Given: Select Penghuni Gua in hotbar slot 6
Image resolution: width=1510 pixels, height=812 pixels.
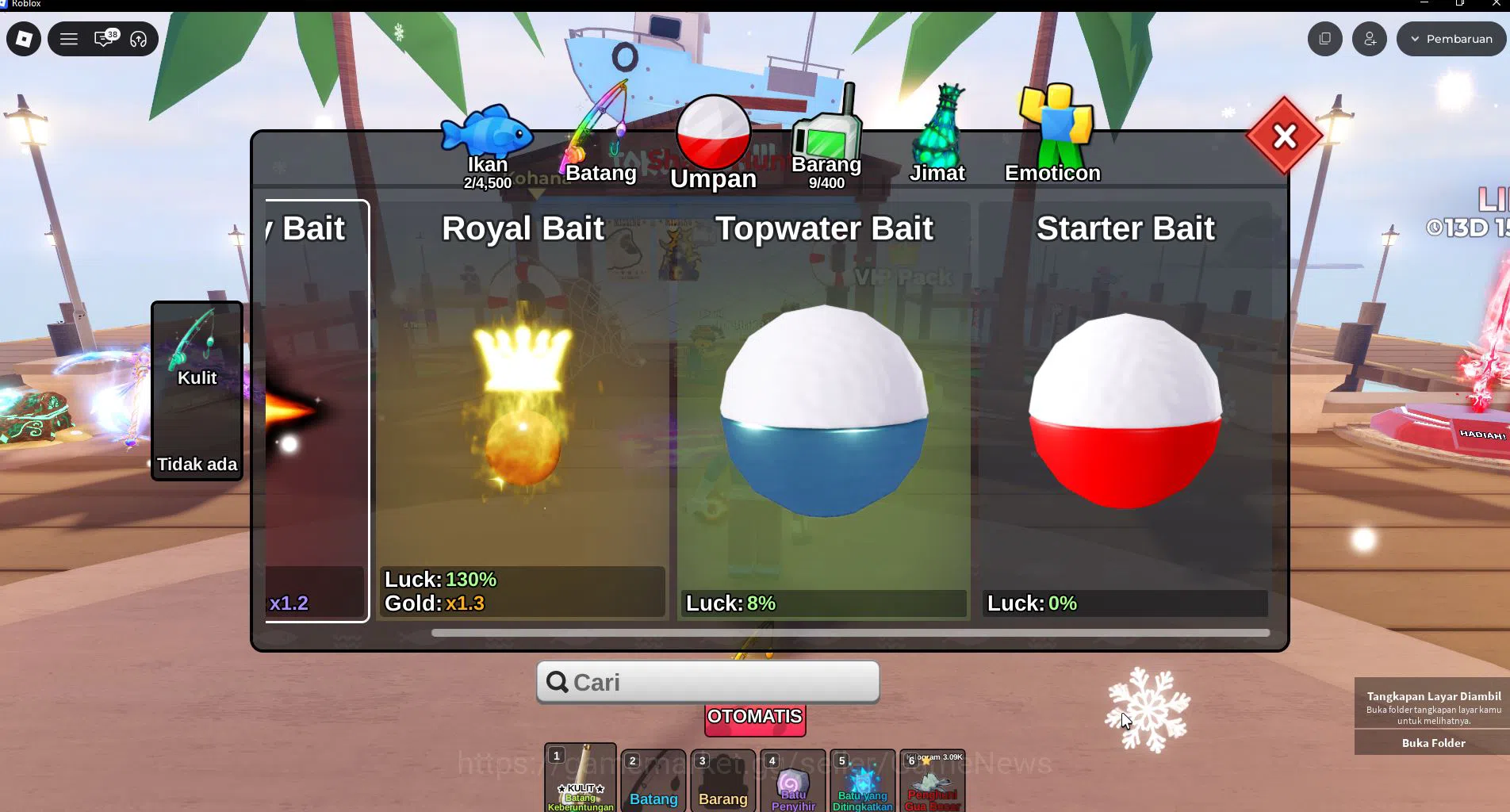Looking at the screenshot, I should [x=932, y=783].
